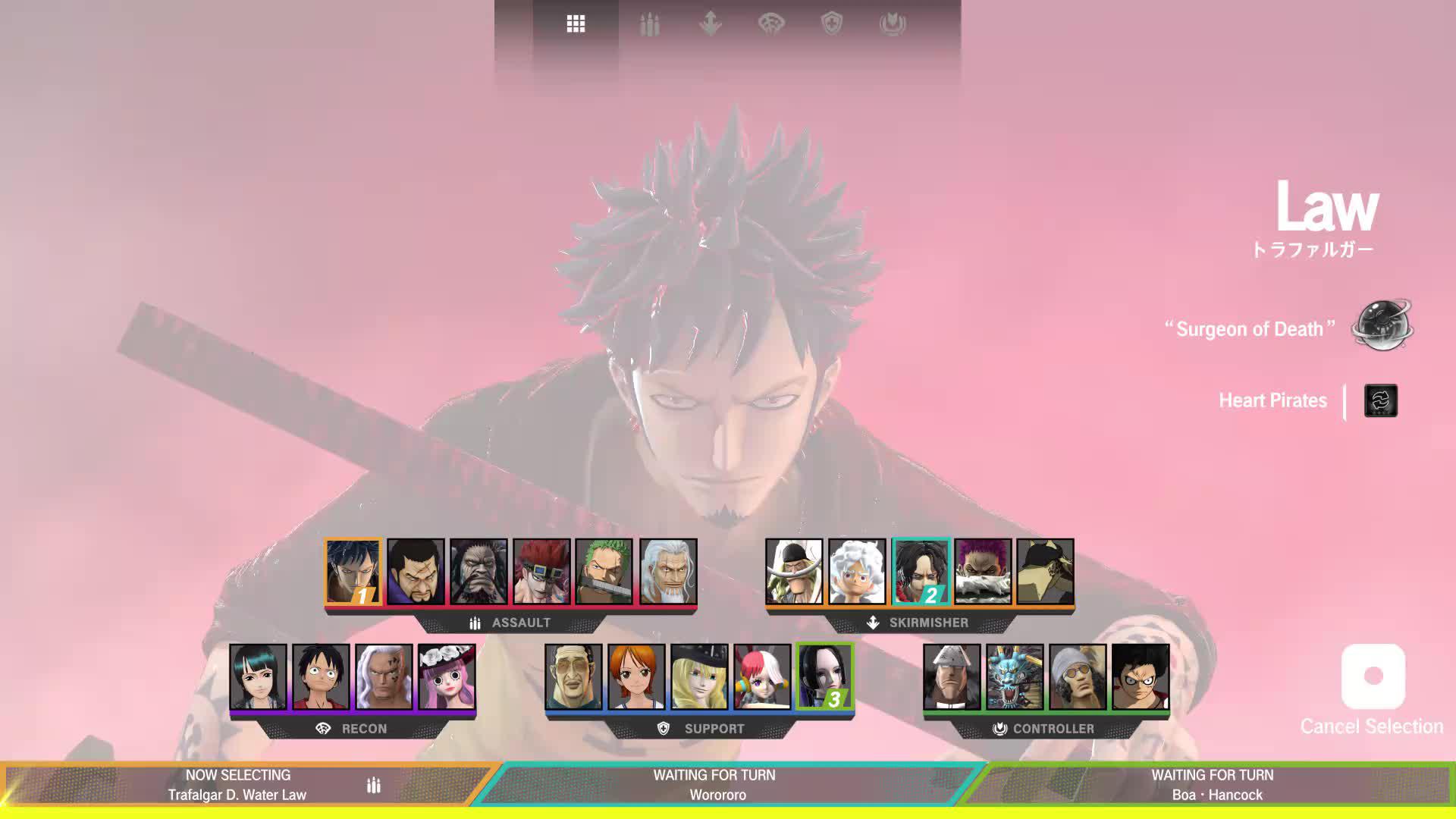The height and width of the screenshot is (819, 1456).
Task: Filter by the Assault bullets tab
Action: (x=649, y=24)
